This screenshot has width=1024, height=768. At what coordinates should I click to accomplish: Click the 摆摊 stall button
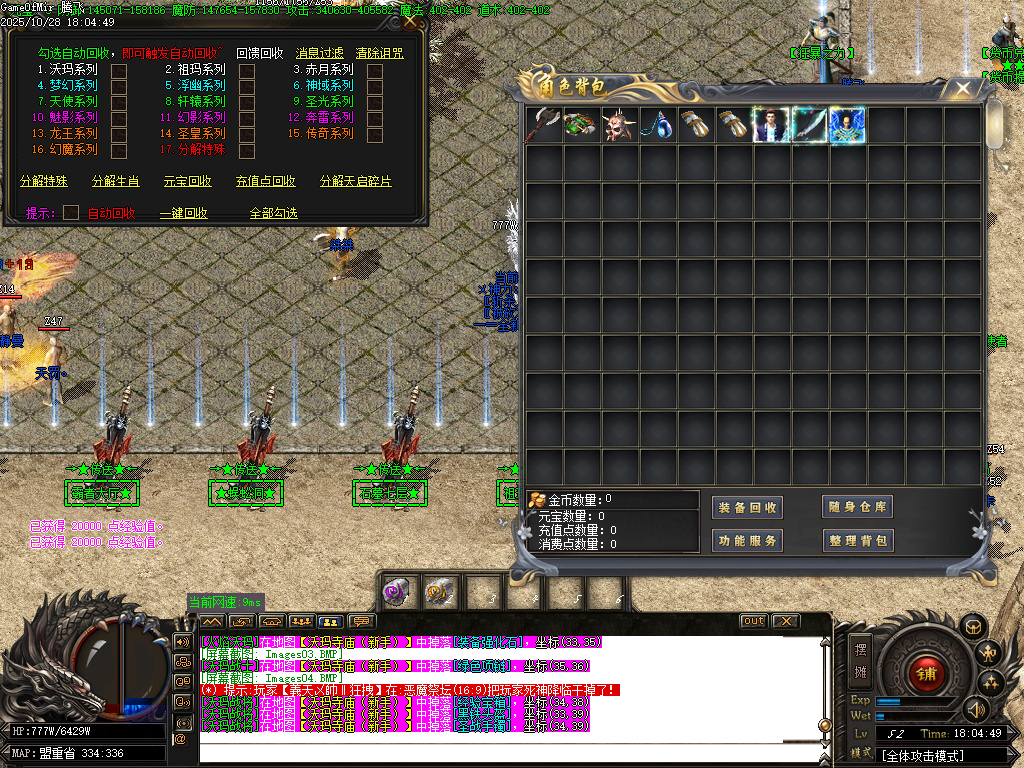click(x=862, y=658)
